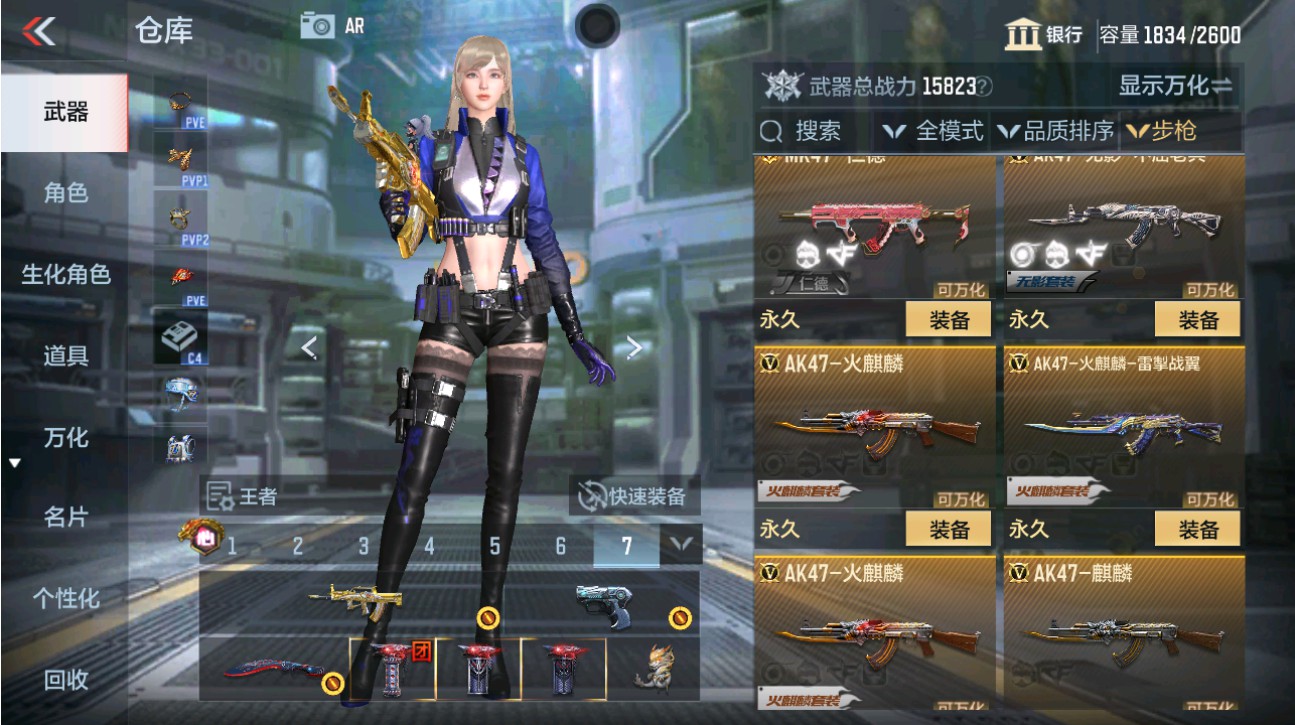The width and height of the screenshot is (1295, 725).
Task: Click the search magnifier icon
Action: coord(772,130)
